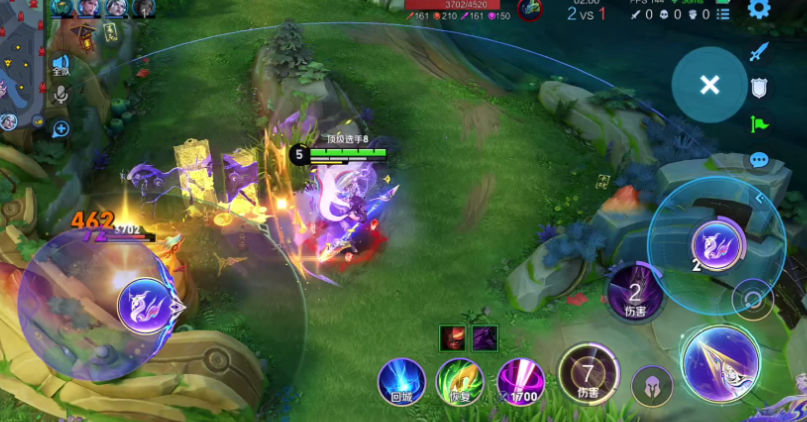The width and height of the screenshot is (807, 422).
Task: Send the green flag gather signal
Action: (759, 124)
